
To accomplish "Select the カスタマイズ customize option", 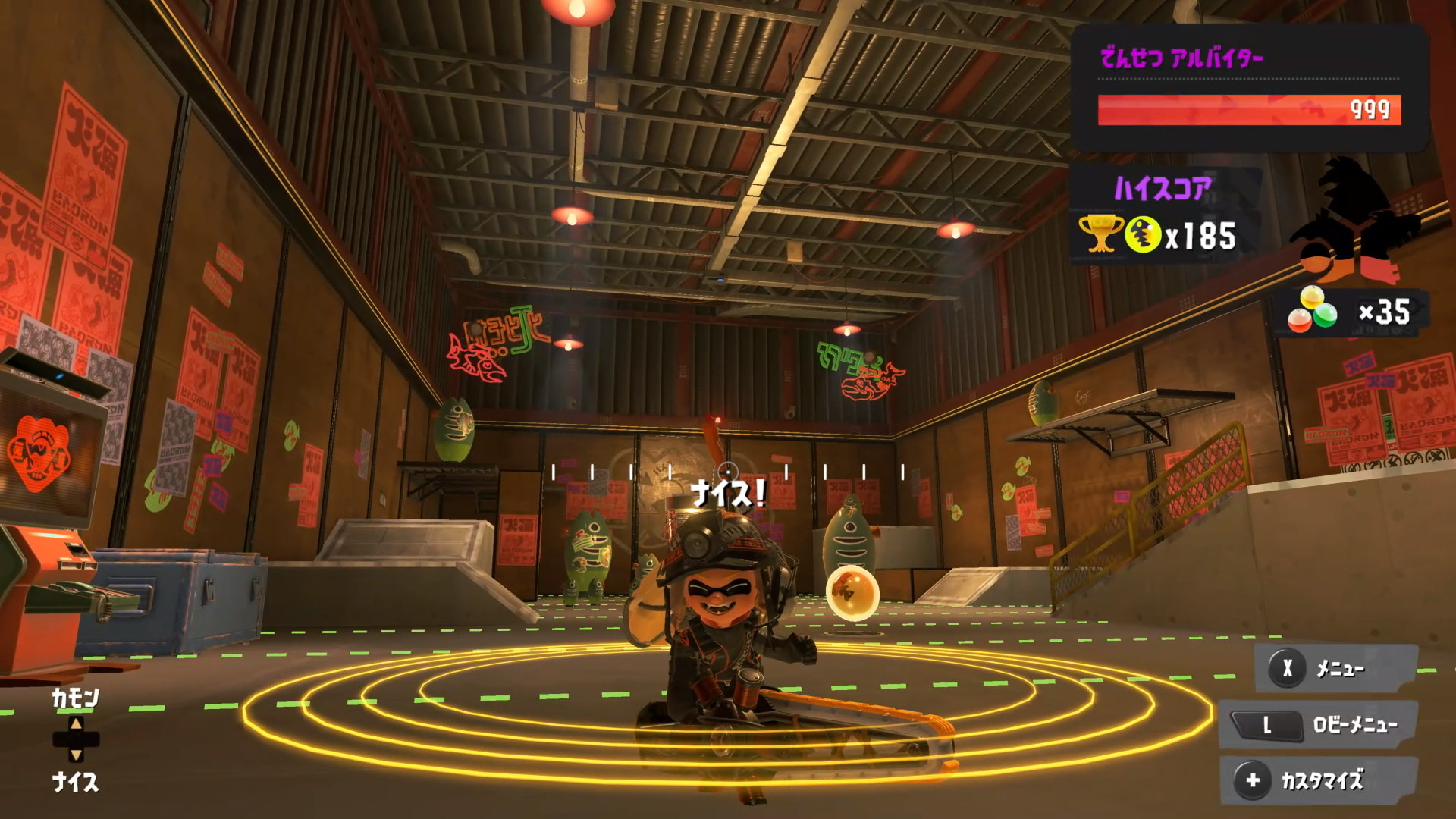I will tap(1319, 780).
